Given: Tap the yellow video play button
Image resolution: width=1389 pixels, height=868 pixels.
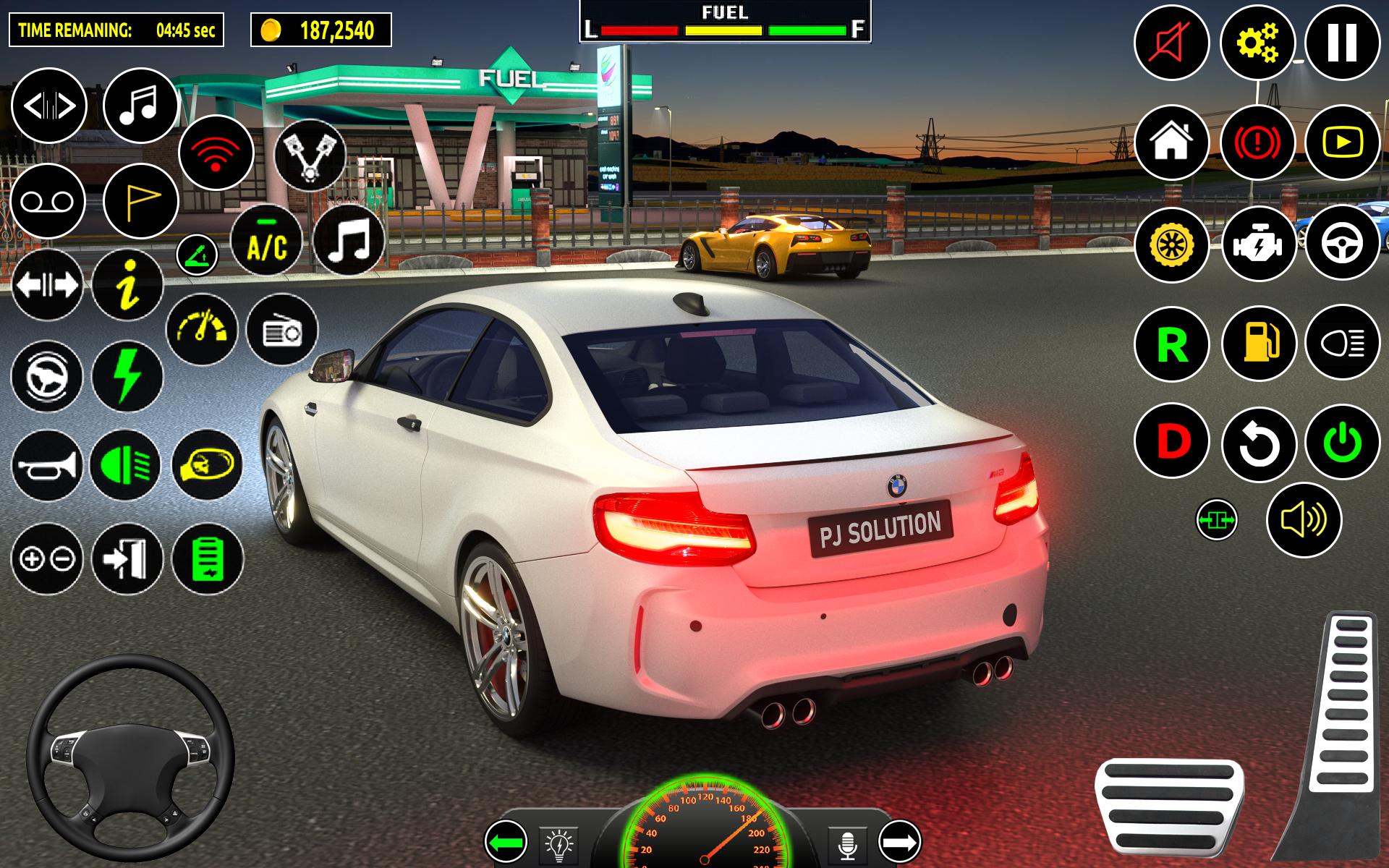Looking at the screenshot, I should (x=1342, y=142).
